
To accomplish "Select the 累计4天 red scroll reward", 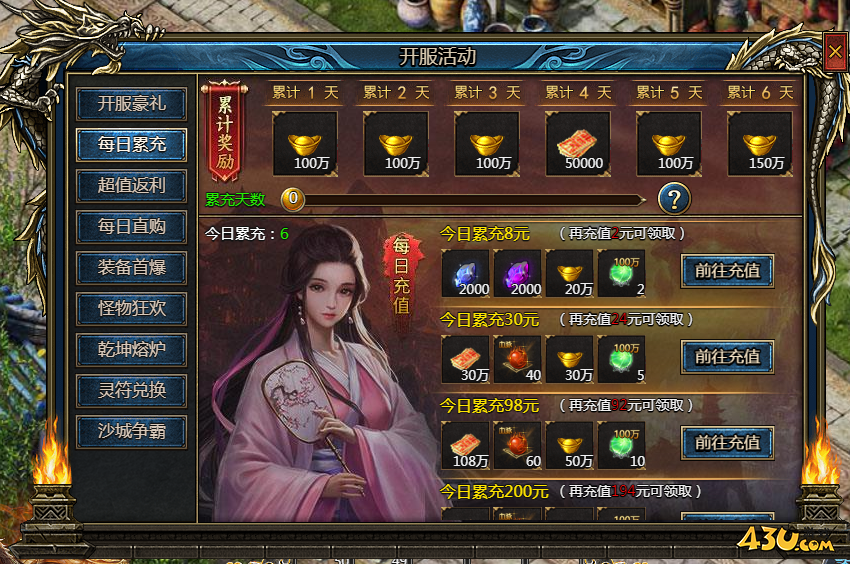I will [577, 144].
